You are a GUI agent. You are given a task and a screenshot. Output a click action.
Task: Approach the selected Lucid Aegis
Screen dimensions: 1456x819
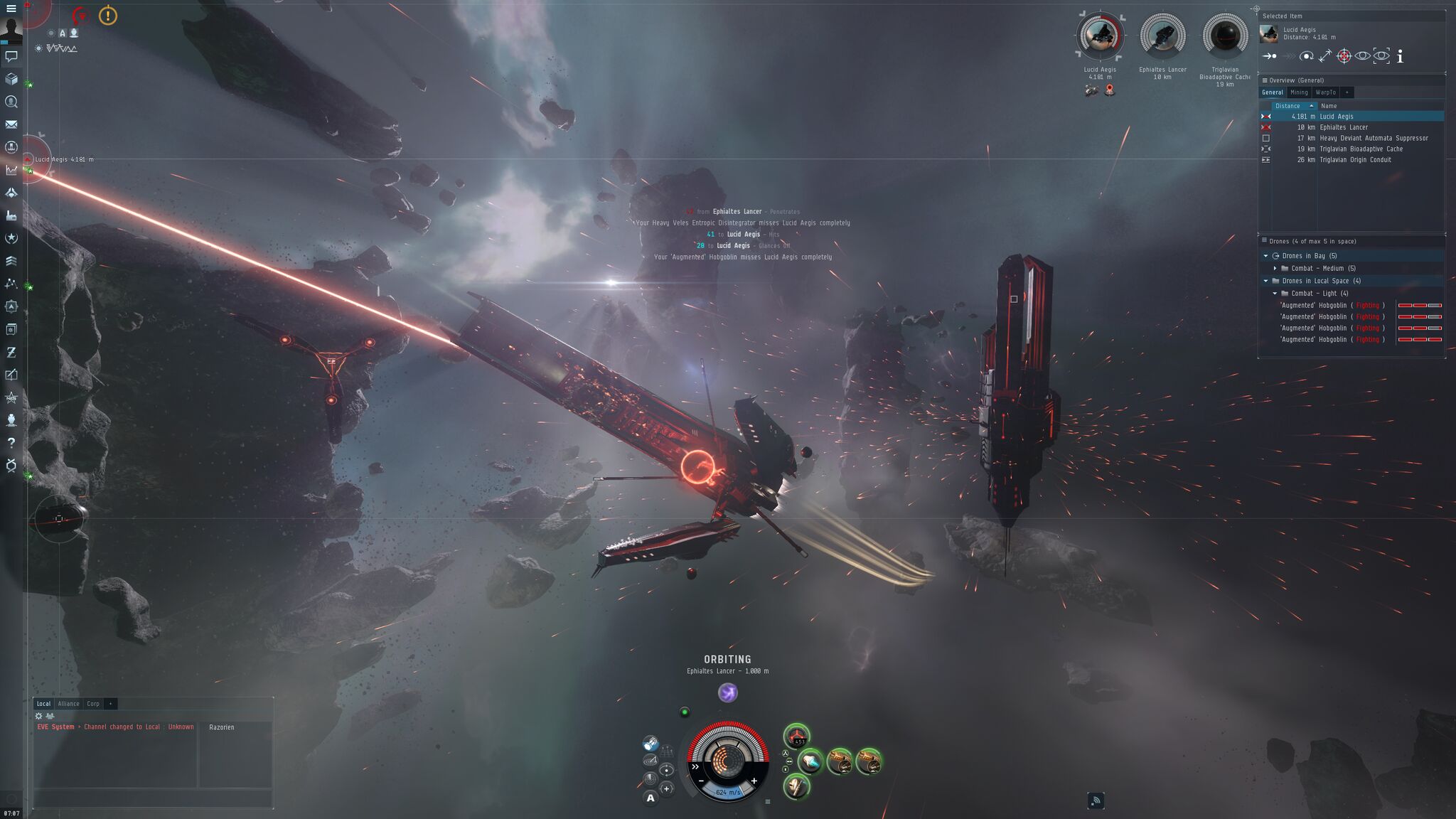point(1268,55)
